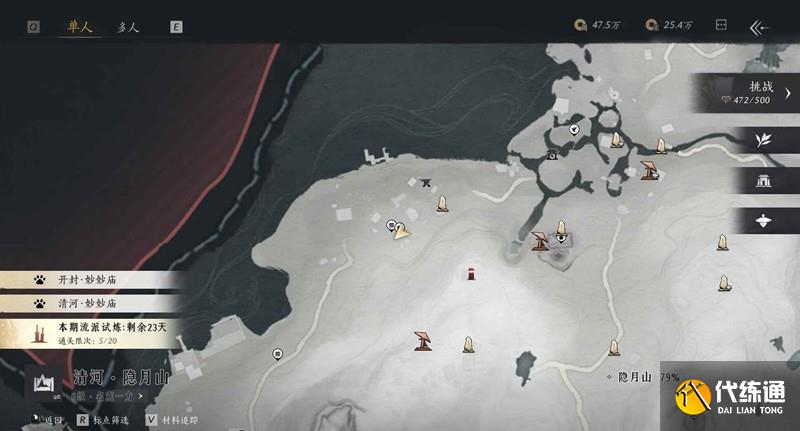This screenshot has height=431, width=800.
Task: Switch to the 多人 (multiplayer) tab
Action: click(128, 28)
